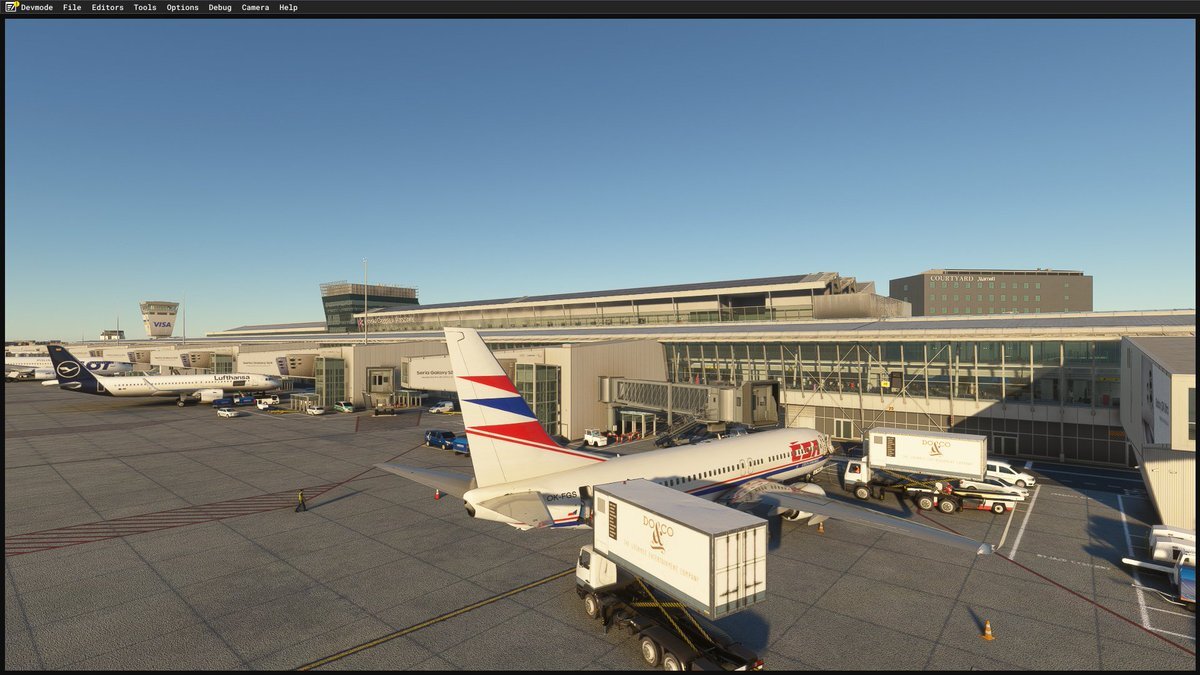Open the Tools menu
1200x675 pixels.
145,7
